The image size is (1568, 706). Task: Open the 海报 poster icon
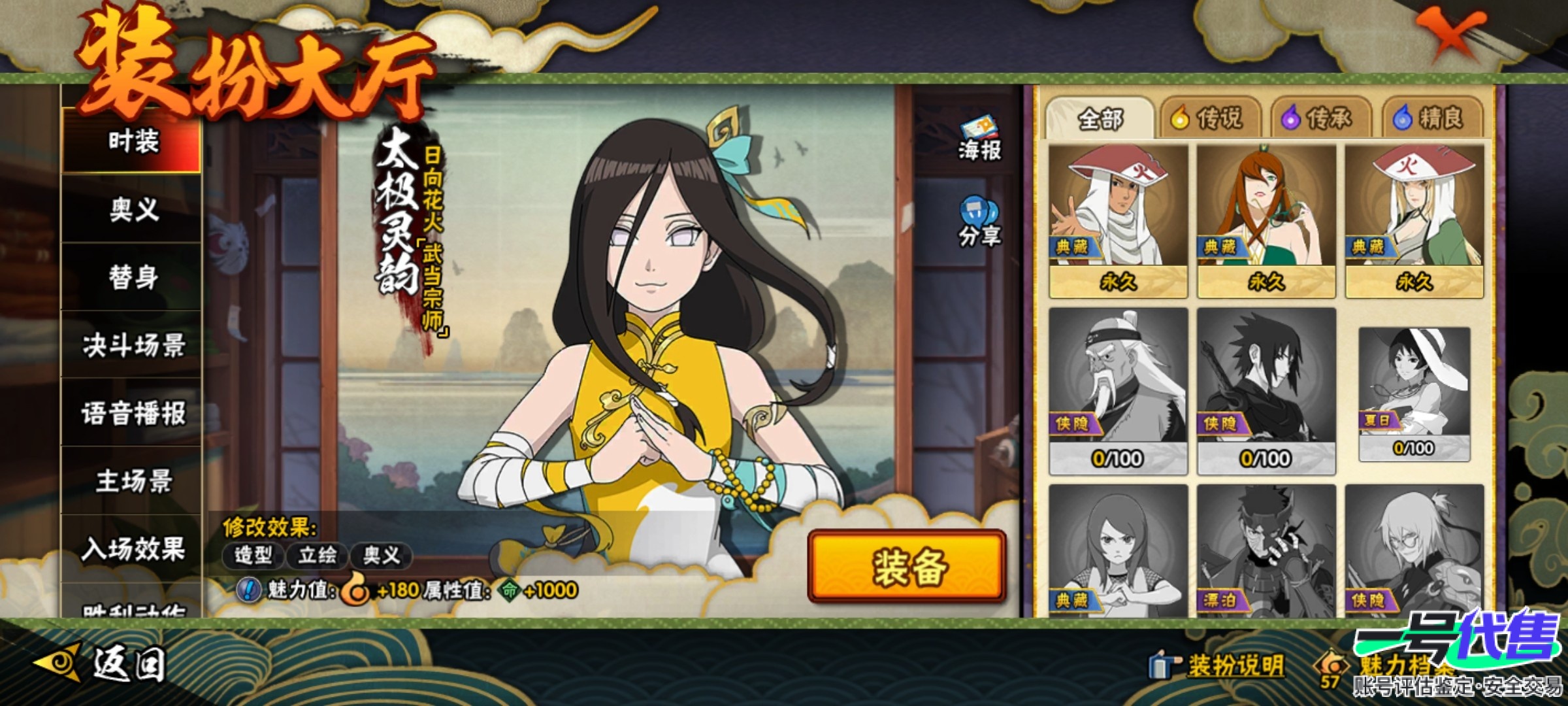[979, 139]
